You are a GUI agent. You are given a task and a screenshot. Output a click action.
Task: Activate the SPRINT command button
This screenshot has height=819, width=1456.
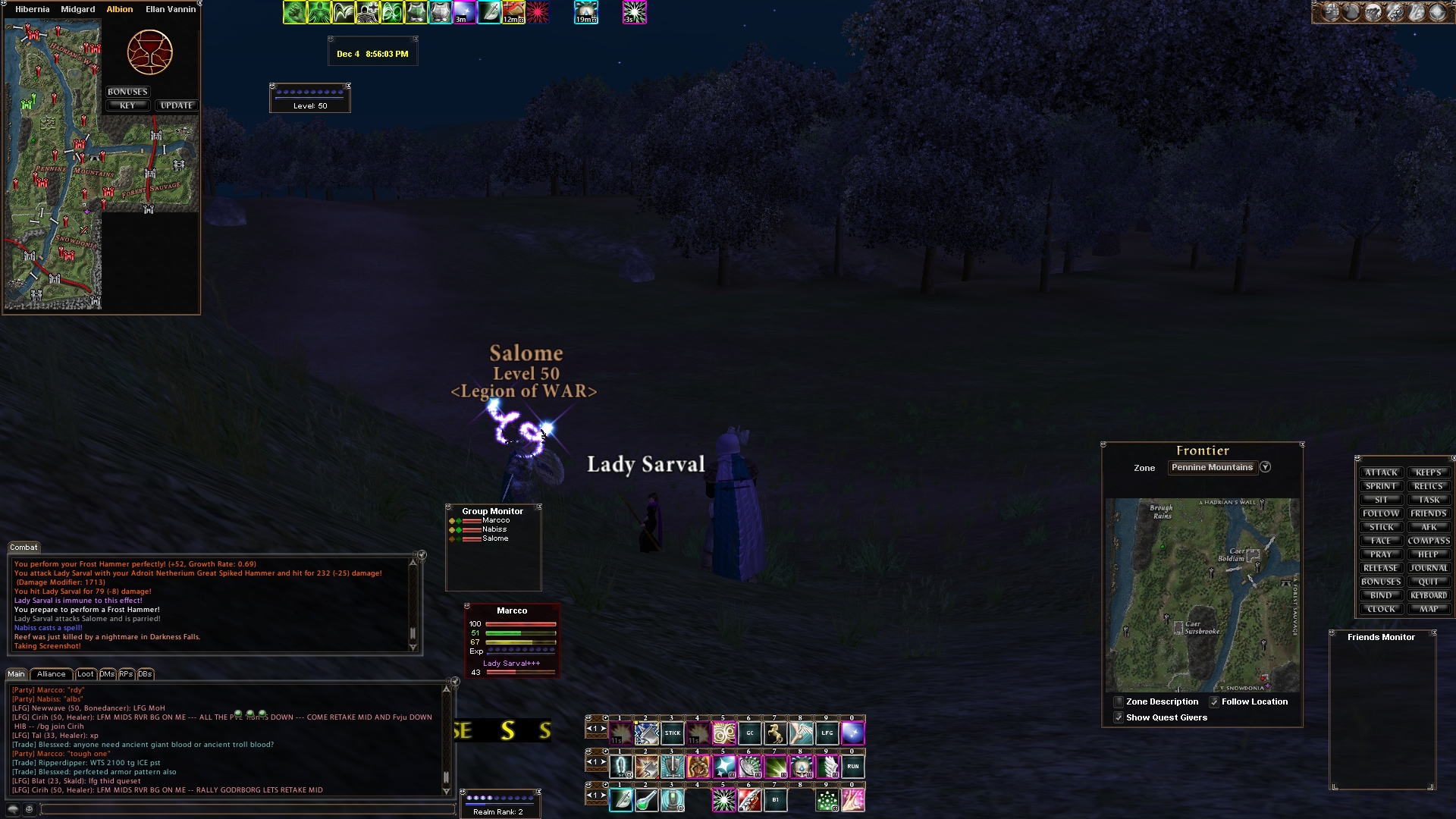click(1381, 486)
